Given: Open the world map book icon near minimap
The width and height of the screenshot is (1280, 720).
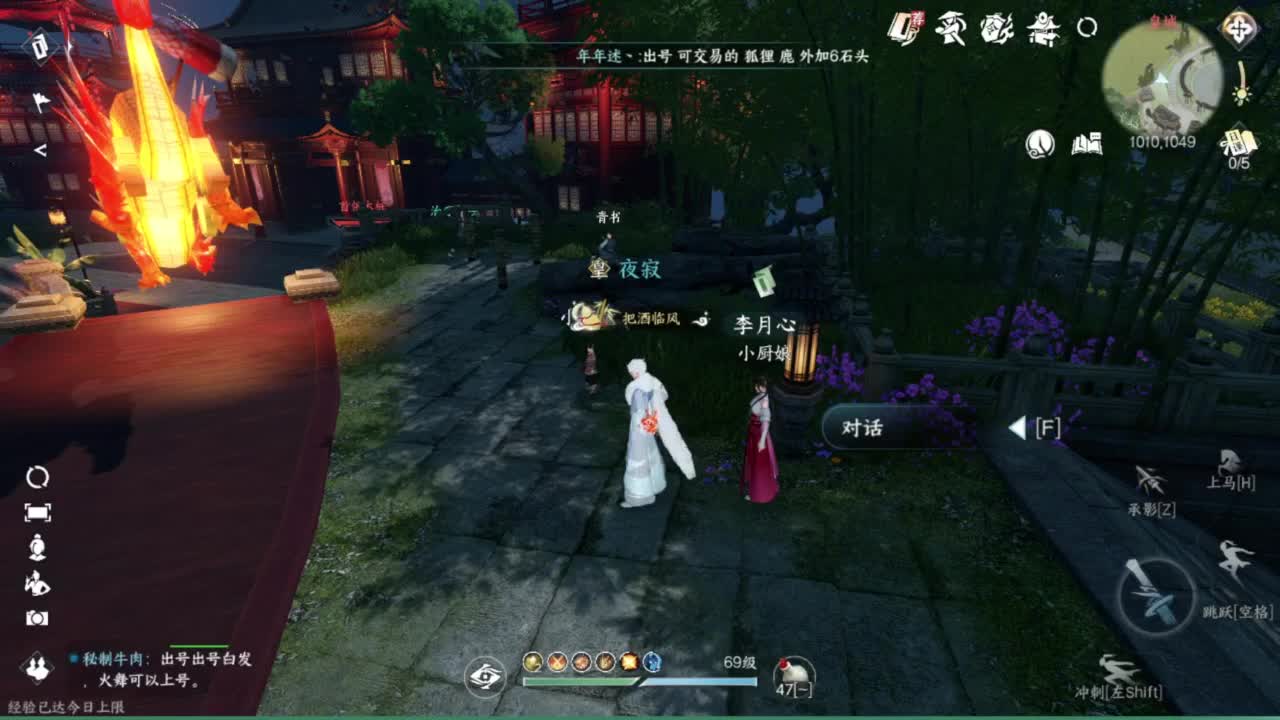Looking at the screenshot, I should tap(1086, 143).
